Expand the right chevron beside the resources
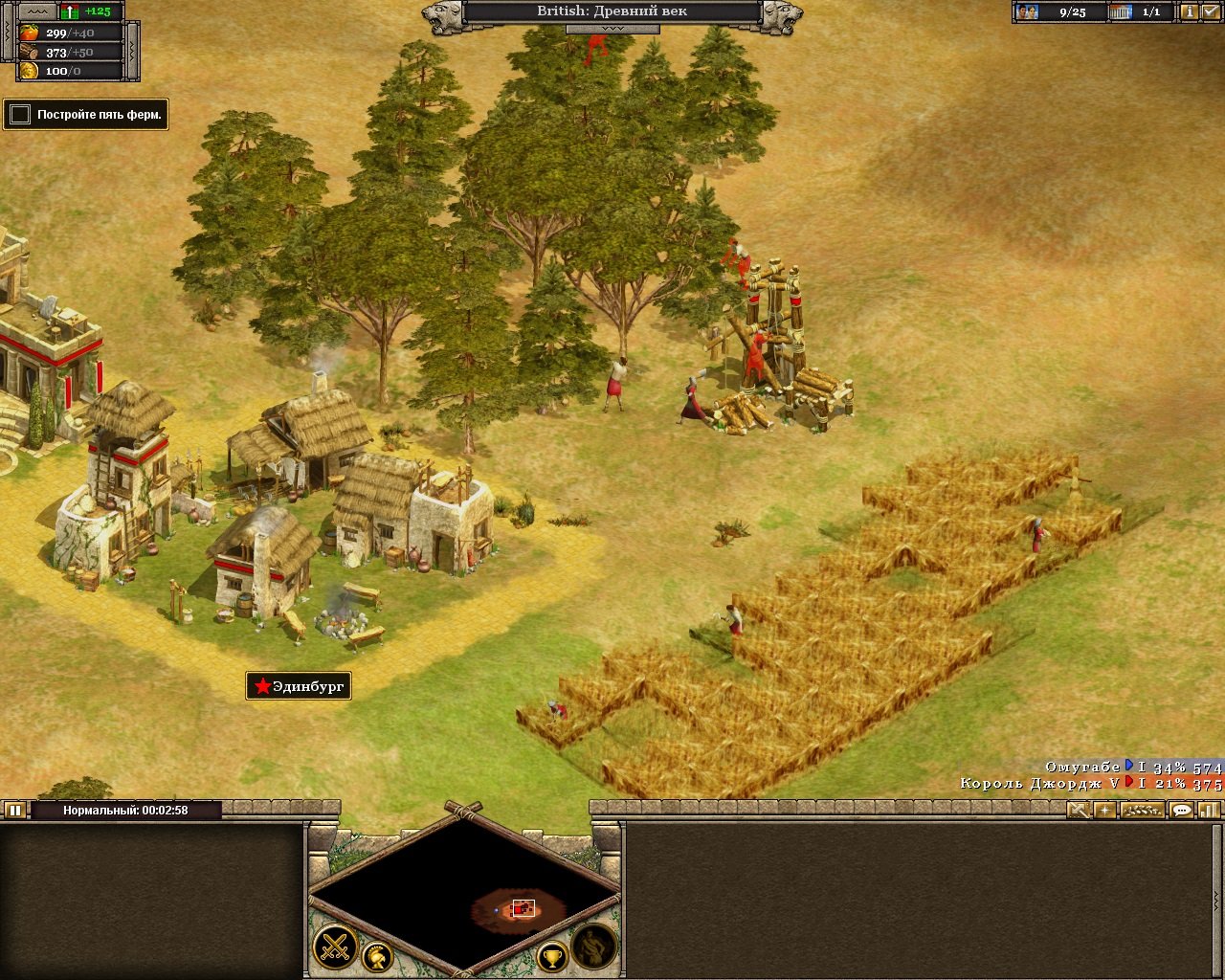 click(x=132, y=50)
